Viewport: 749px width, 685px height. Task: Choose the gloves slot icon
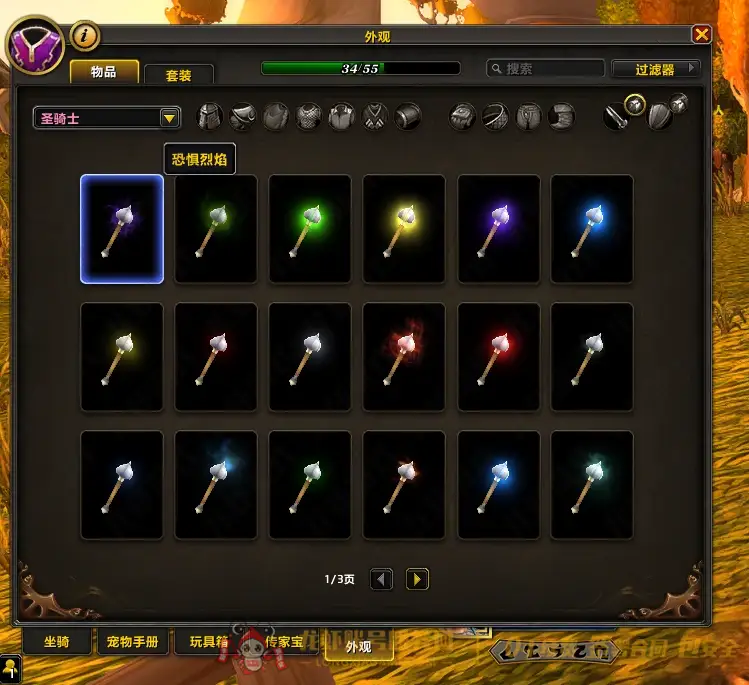coord(463,117)
